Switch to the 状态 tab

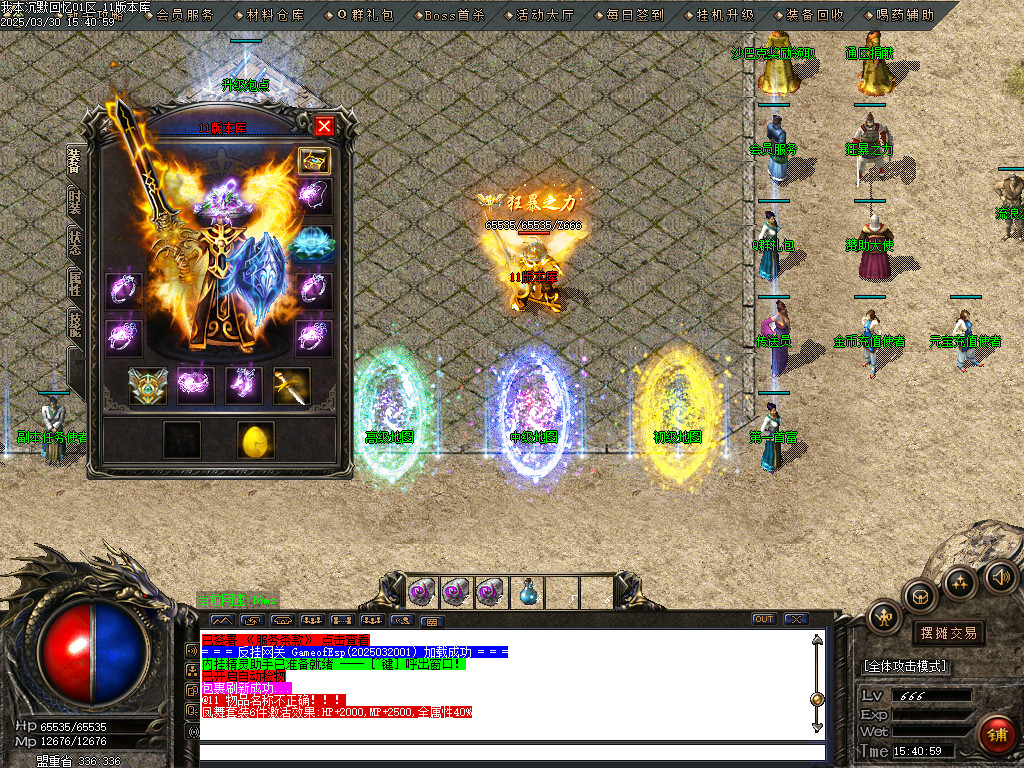75,246
